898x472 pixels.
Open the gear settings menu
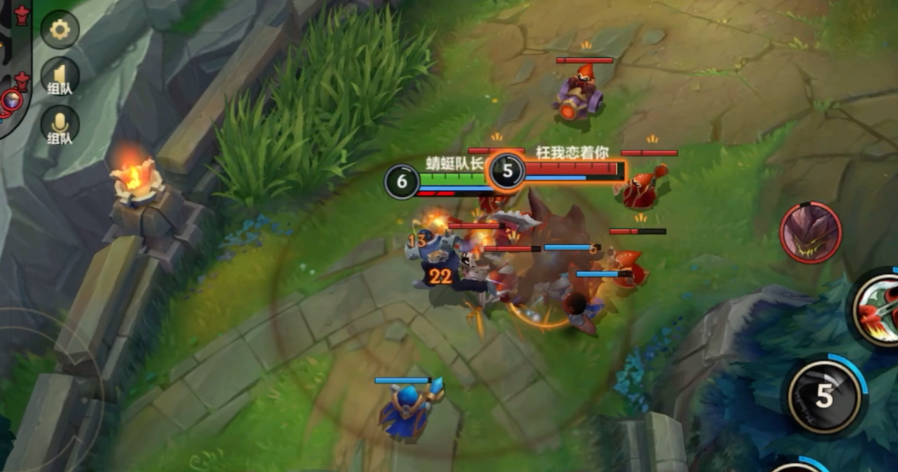click(60, 29)
